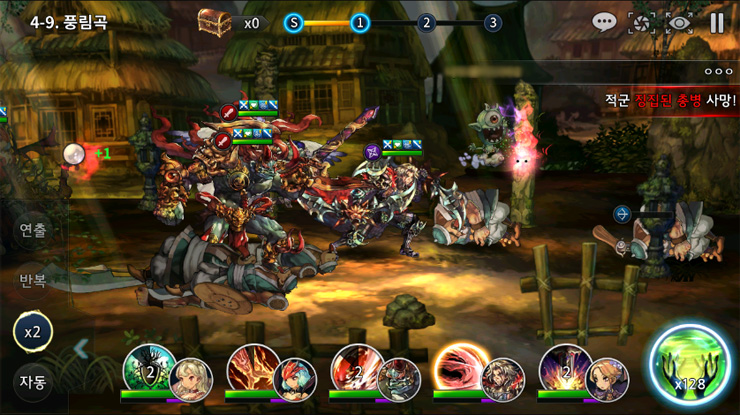Image resolution: width=740 pixels, height=415 pixels.
Task: Open the chat speech bubble
Action: click(x=604, y=22)
